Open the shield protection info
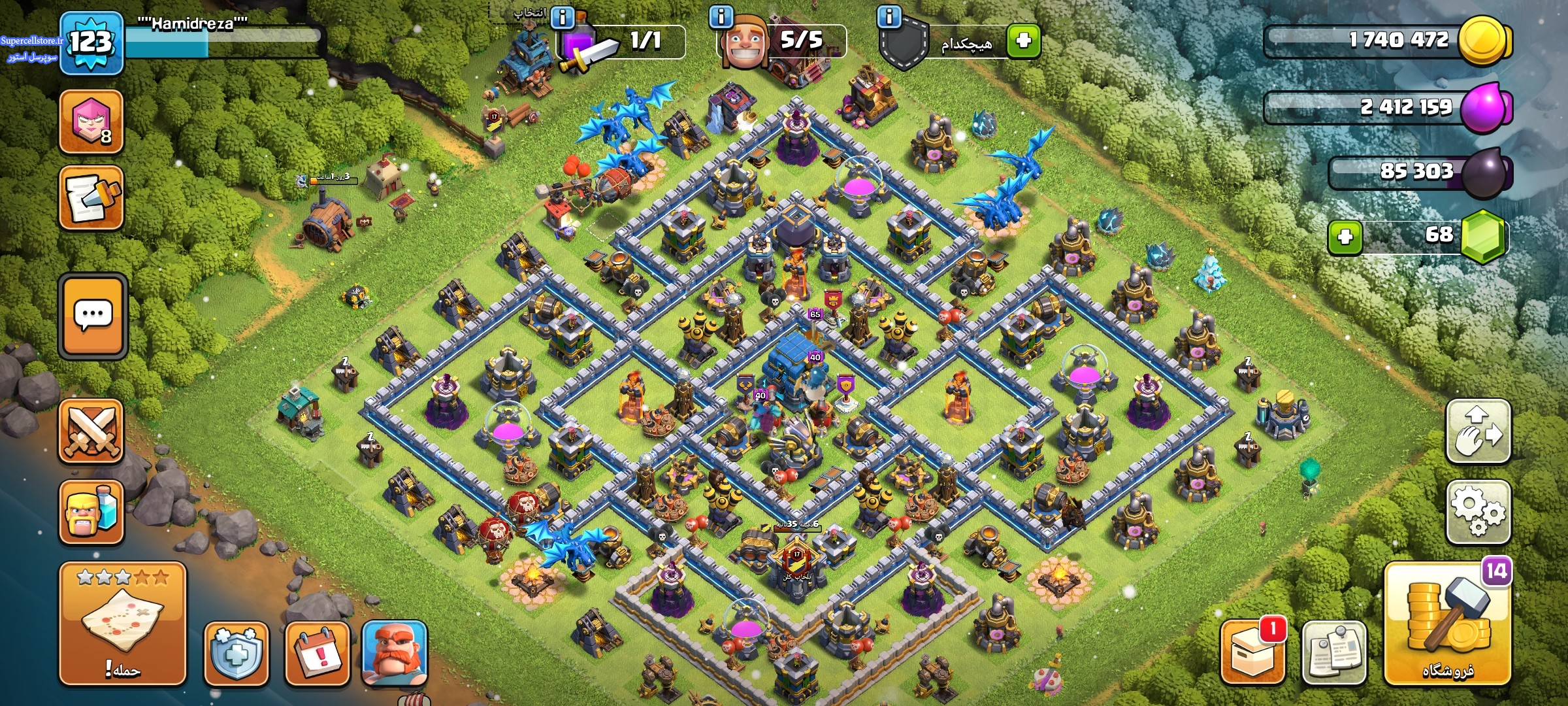The width and height of the screenshot is (1568, 706). pos(237,653)
